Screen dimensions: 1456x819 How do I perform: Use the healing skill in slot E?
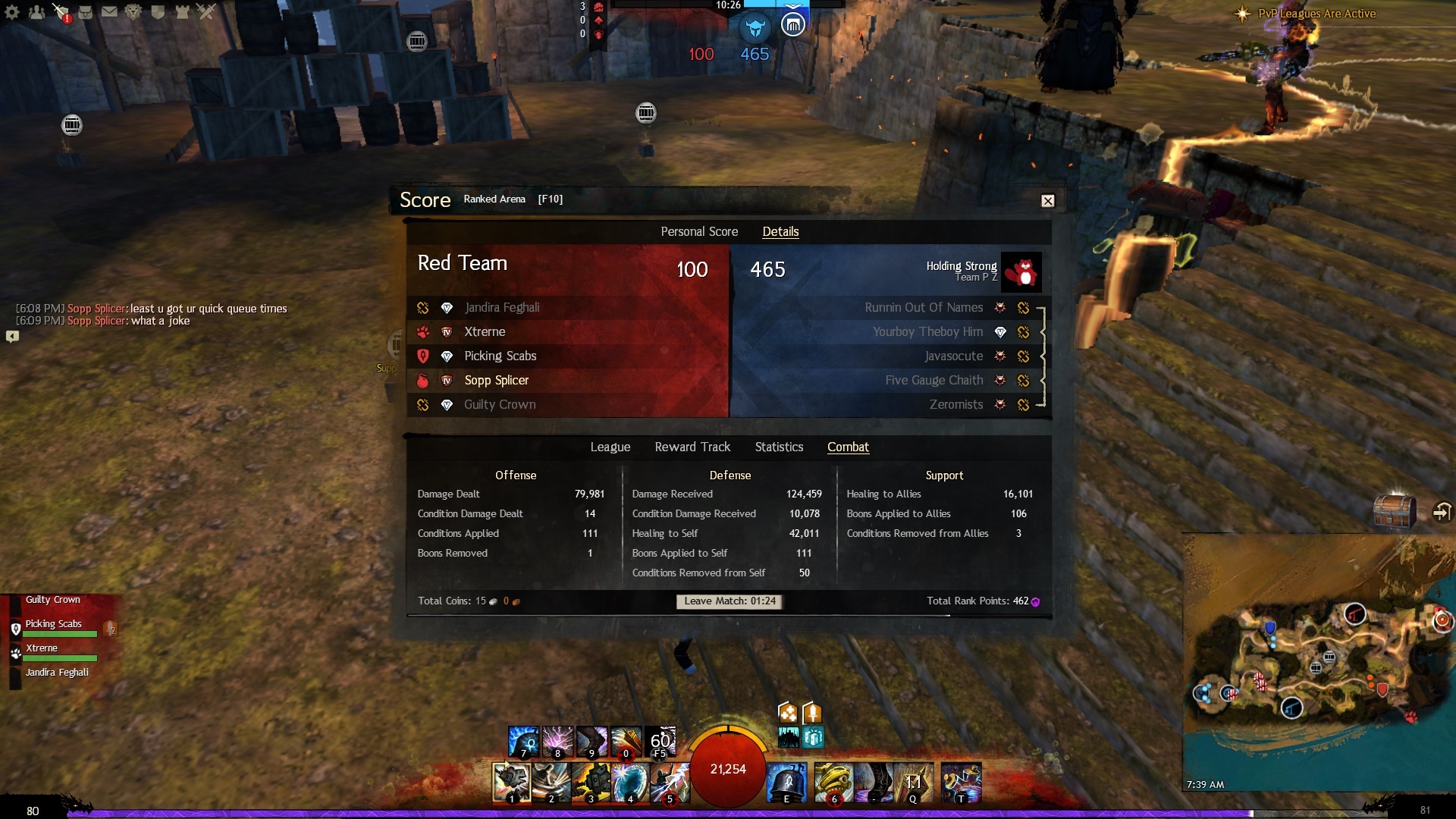tap(786, 782)
